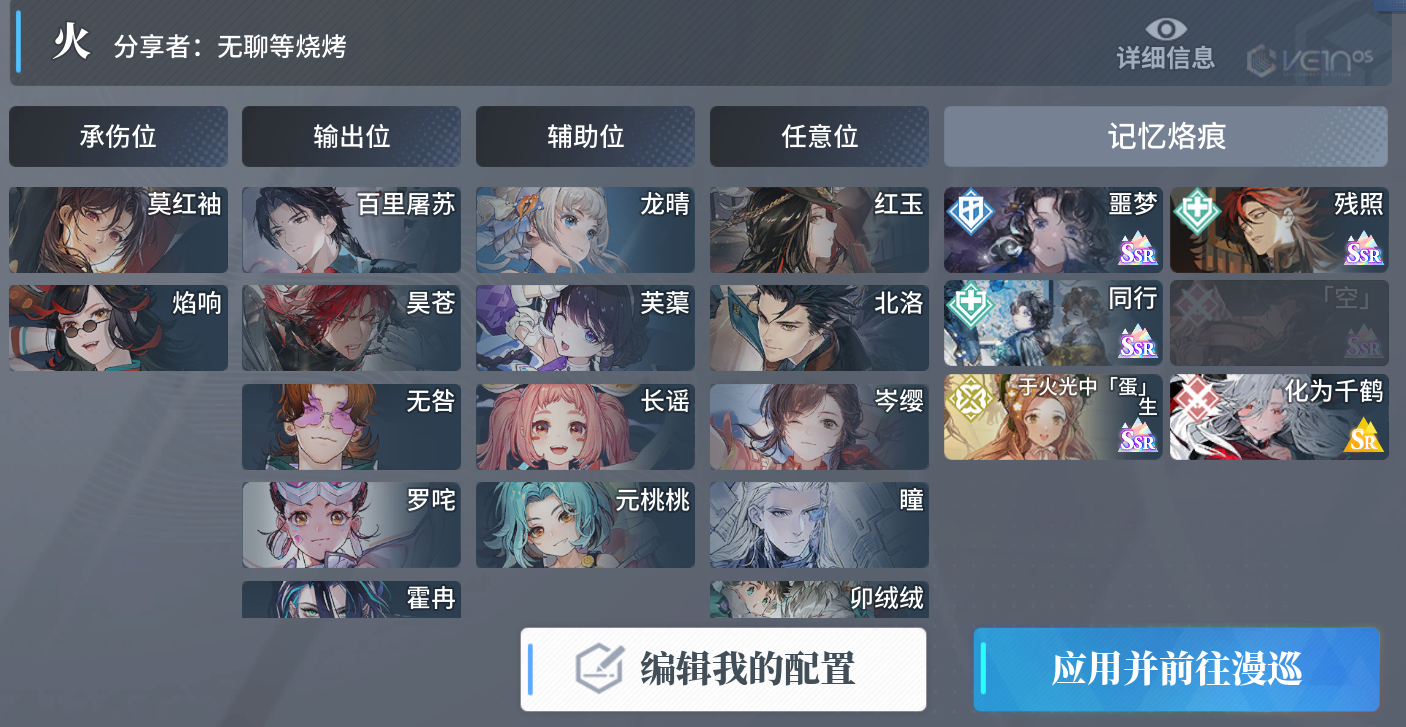Select the 龙晴 character card
1406x727 pixels.
coord(585,230)
